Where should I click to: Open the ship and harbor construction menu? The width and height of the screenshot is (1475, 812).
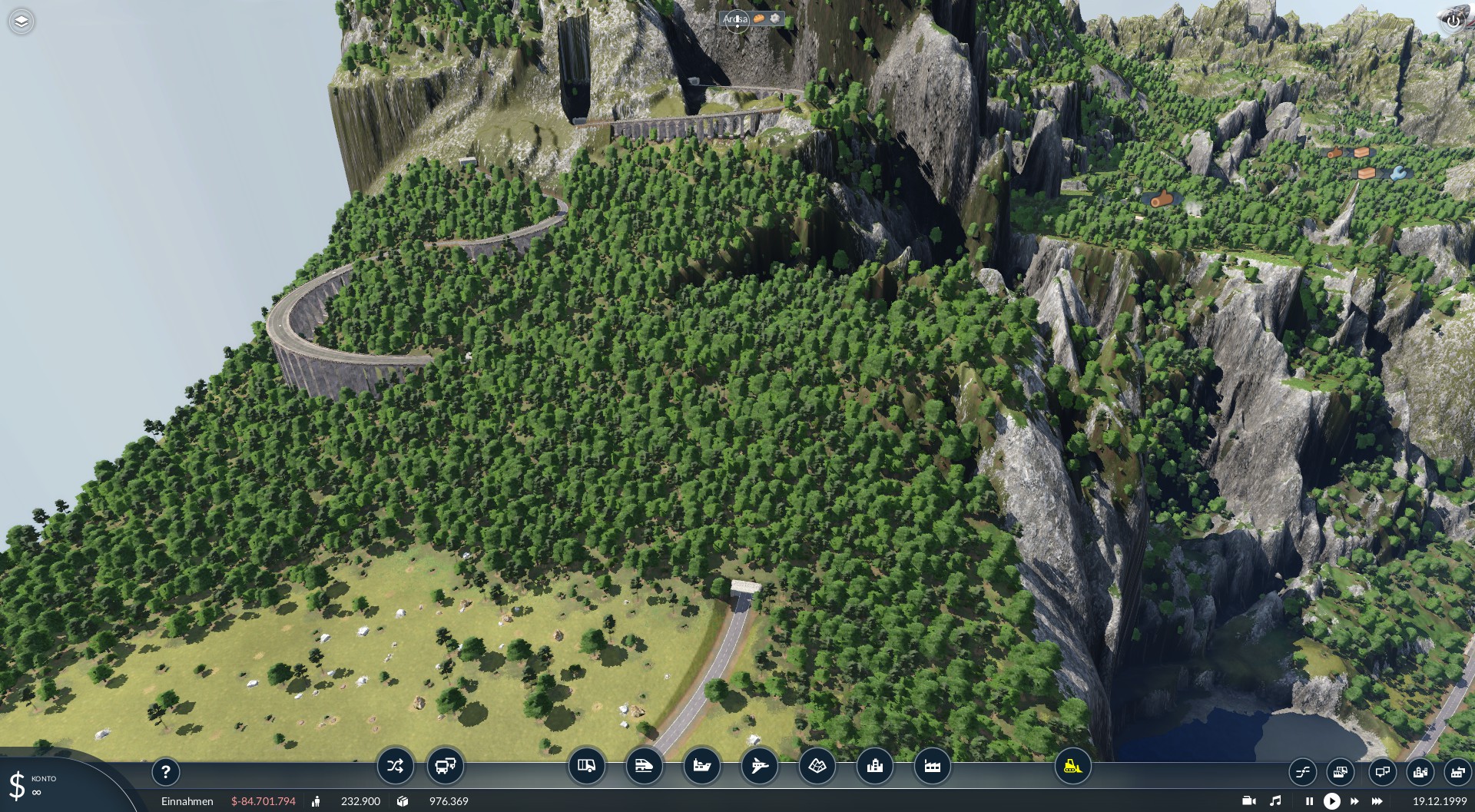[x=701, y=766]
